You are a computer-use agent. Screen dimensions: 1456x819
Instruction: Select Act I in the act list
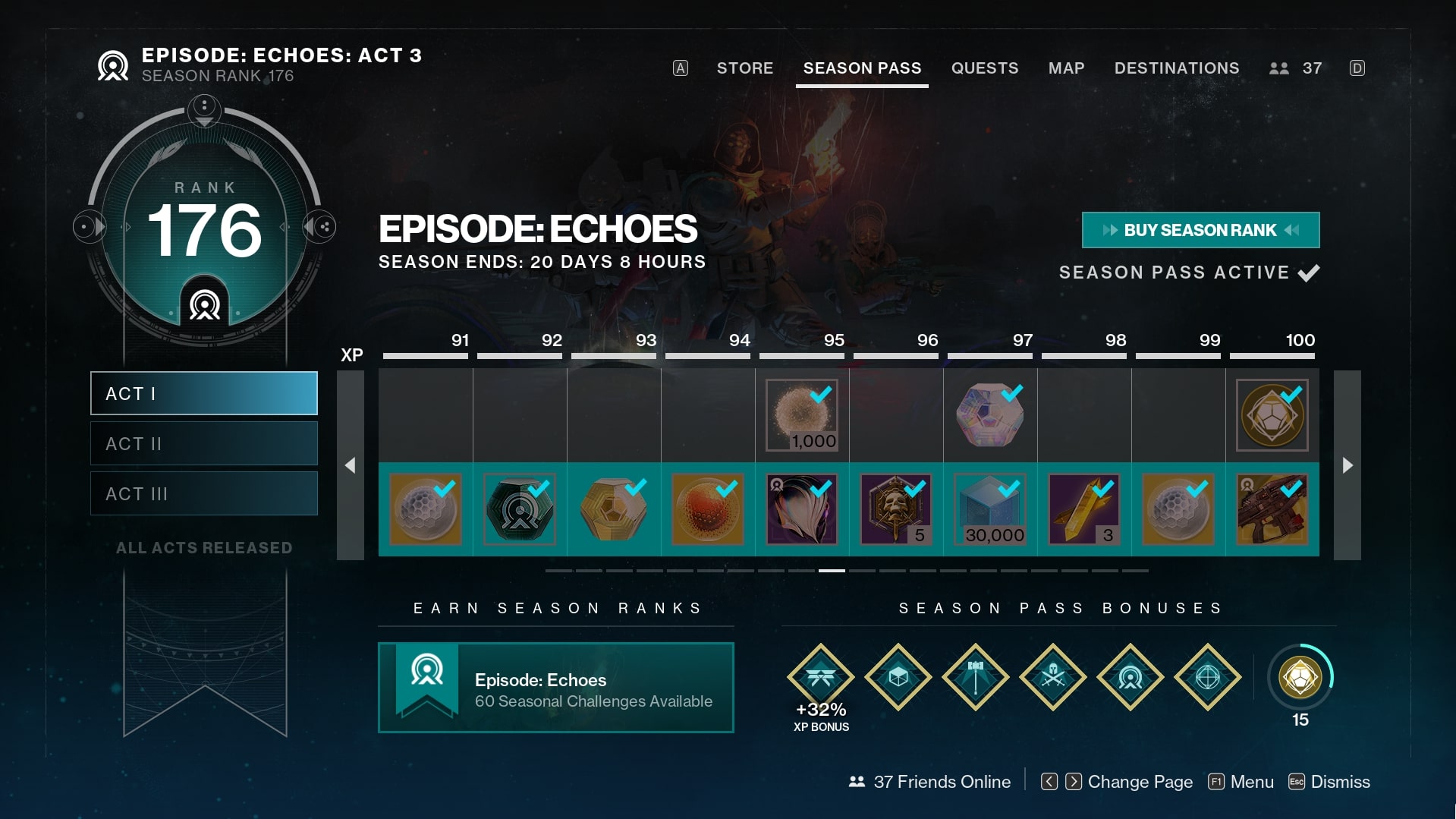203,393
